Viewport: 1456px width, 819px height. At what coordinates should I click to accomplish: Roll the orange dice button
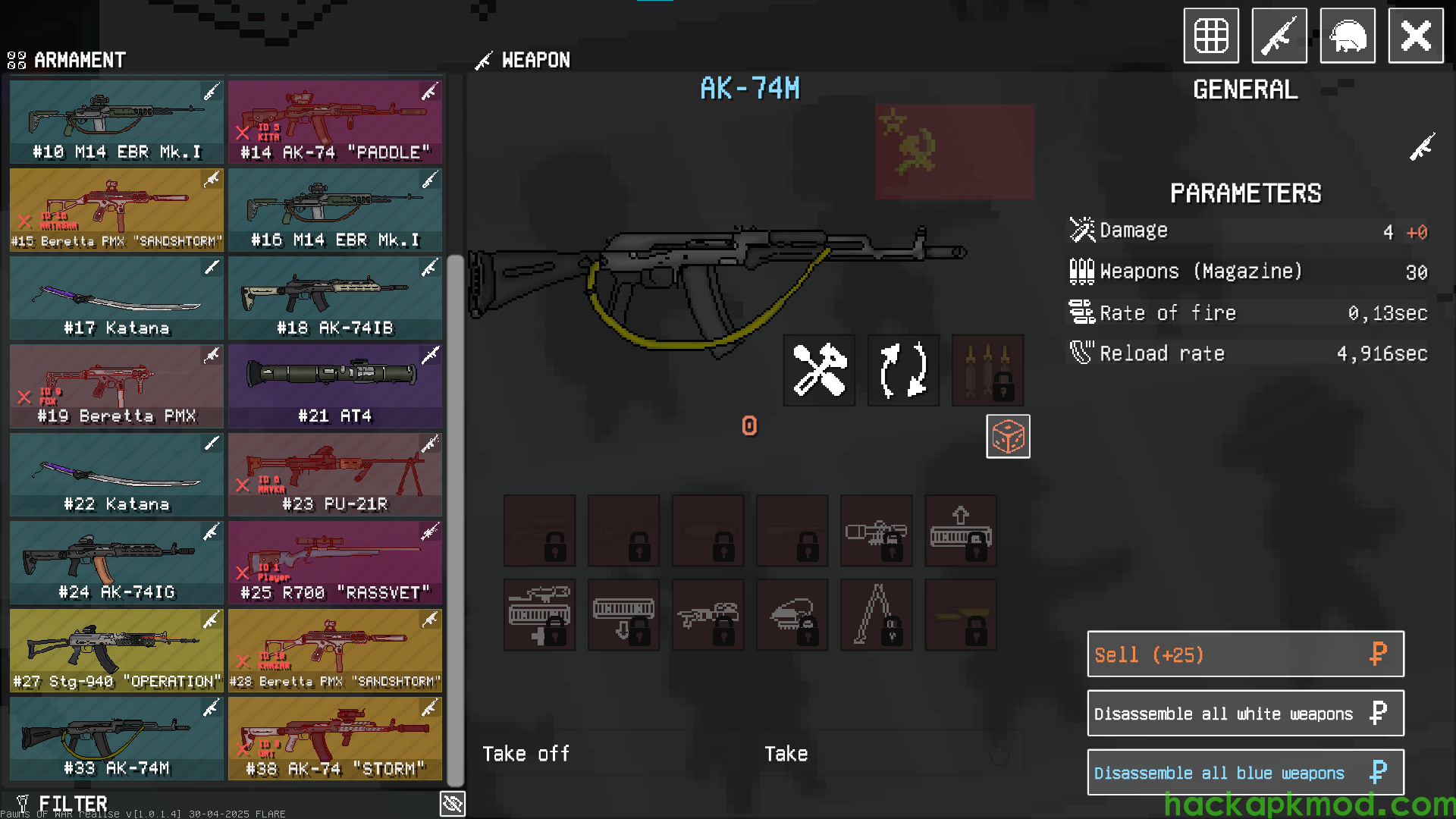[x=1008, y=437]
